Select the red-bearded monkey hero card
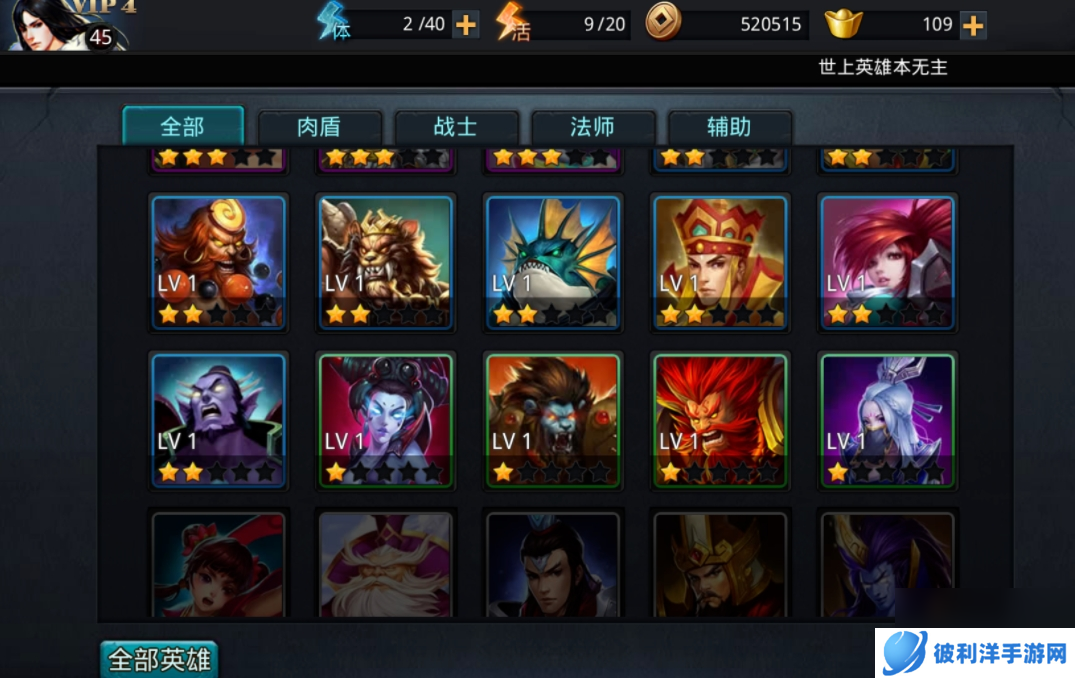Screen dimensions: 1075x678 click(x=219, y=262)
